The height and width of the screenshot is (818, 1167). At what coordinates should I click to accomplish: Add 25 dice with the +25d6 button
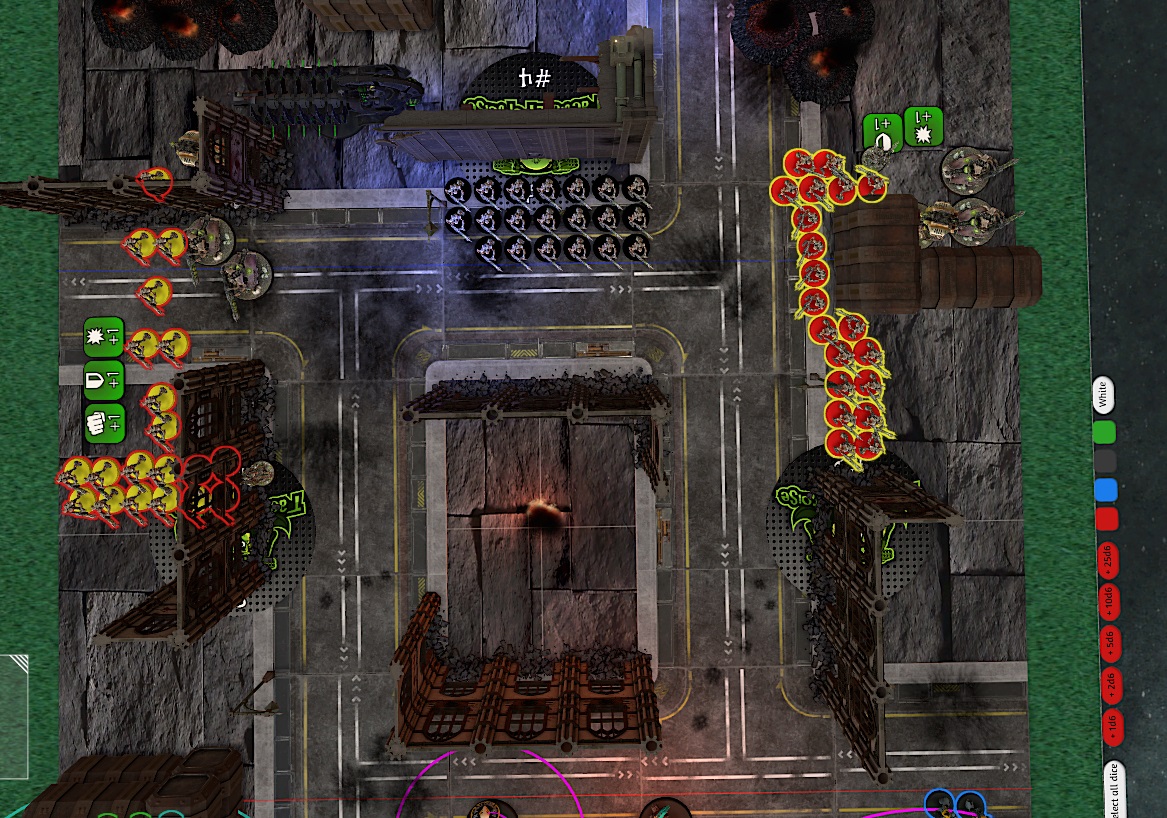point(1107,560)
